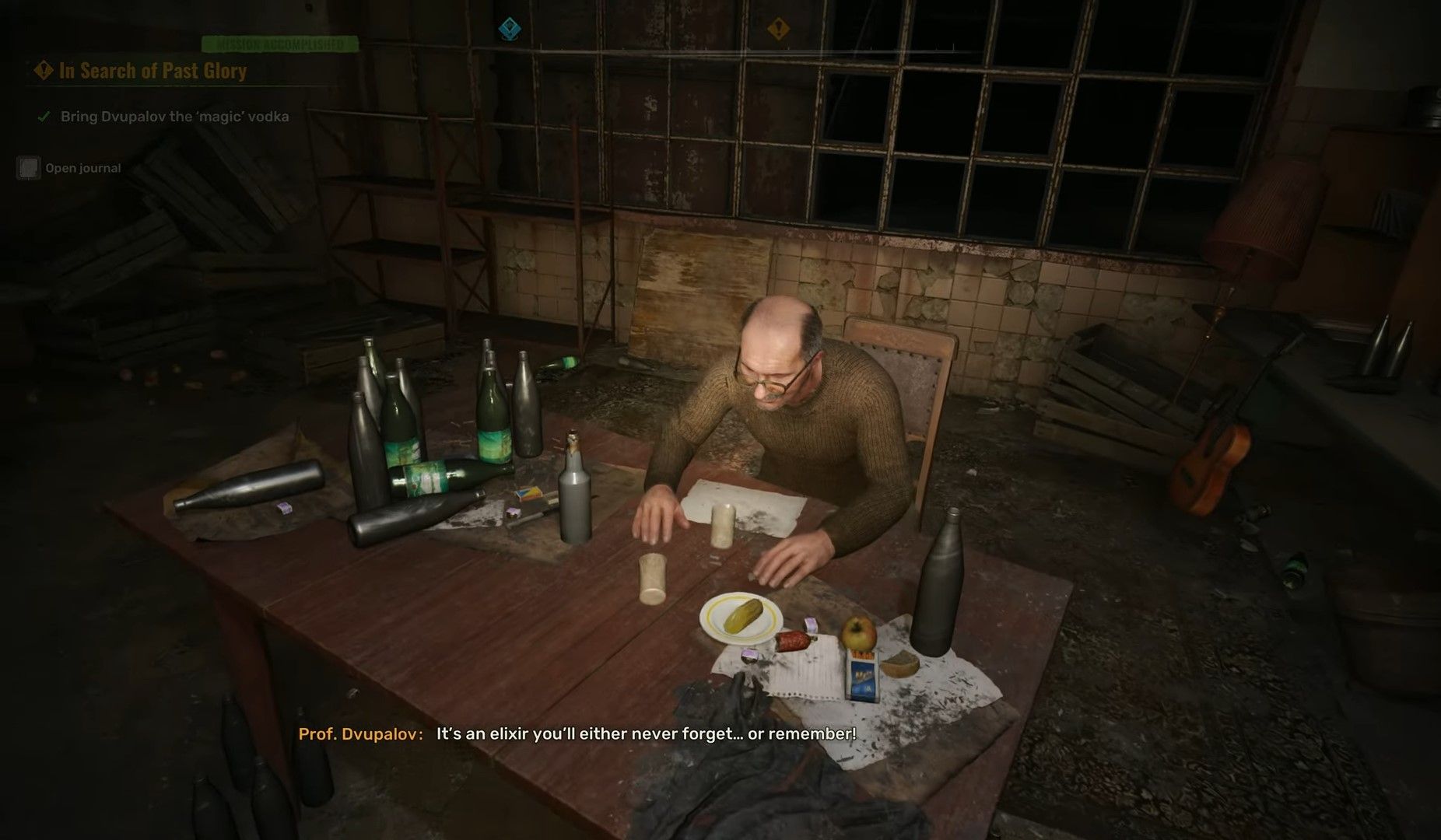The image size is (1441, 840).
Task: Click the objective 'Bring Dvupalov the magic vodka'
Action: pos(174,117)
